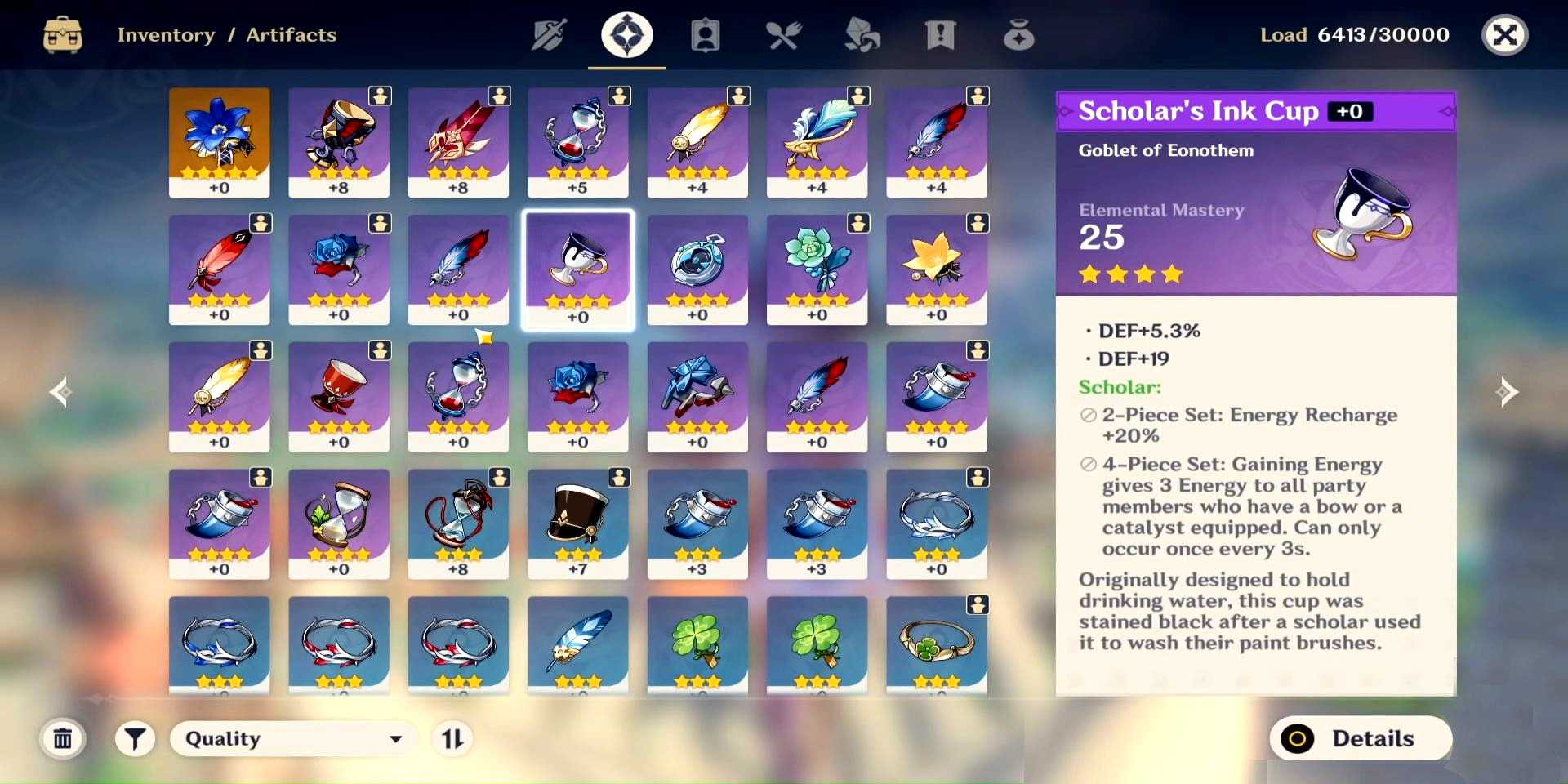Open the Quality sort dropdown

(x=293, y=739)
